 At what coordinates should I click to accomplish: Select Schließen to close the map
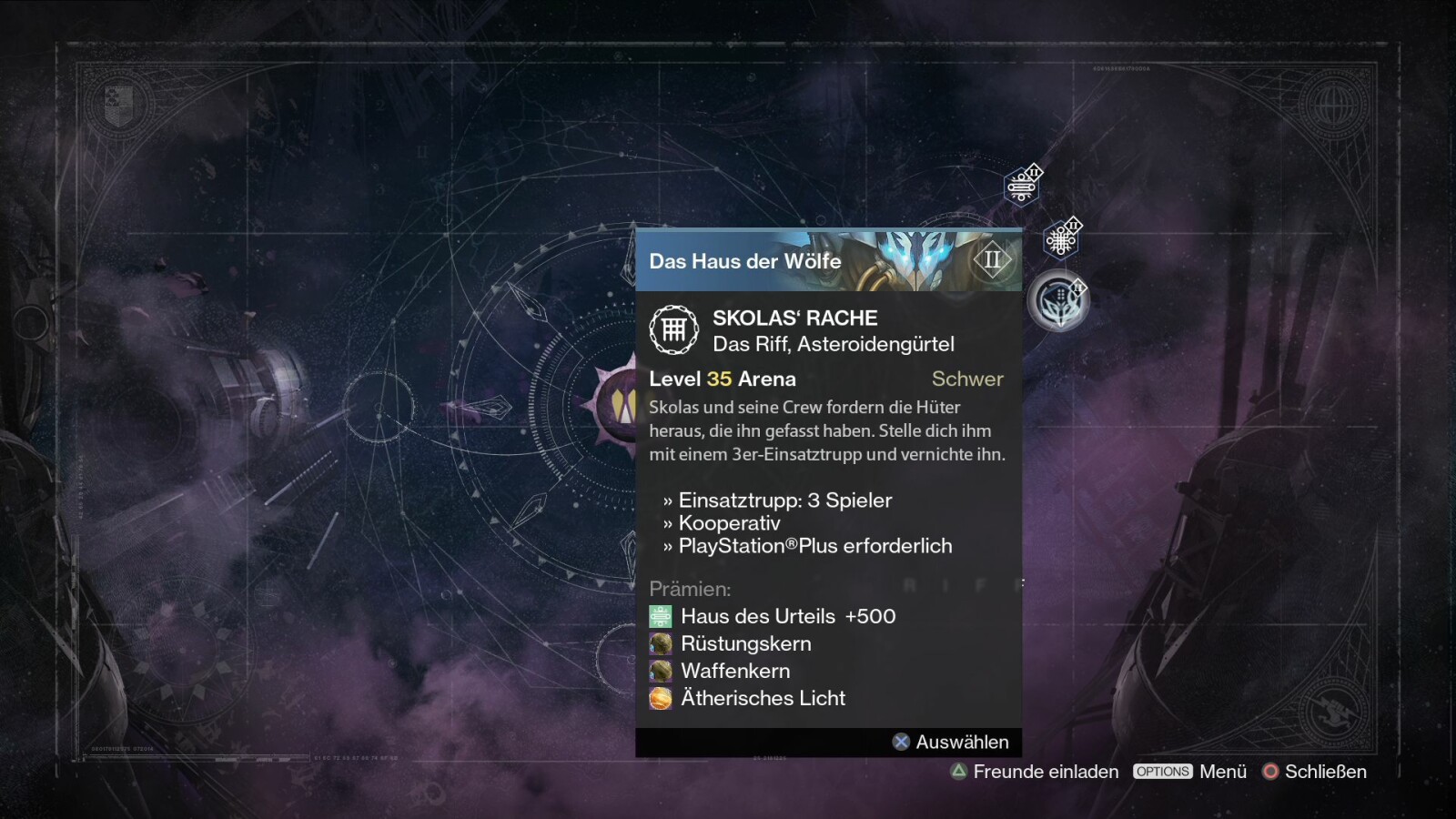pyautogui.click(x=1324, y=772)
